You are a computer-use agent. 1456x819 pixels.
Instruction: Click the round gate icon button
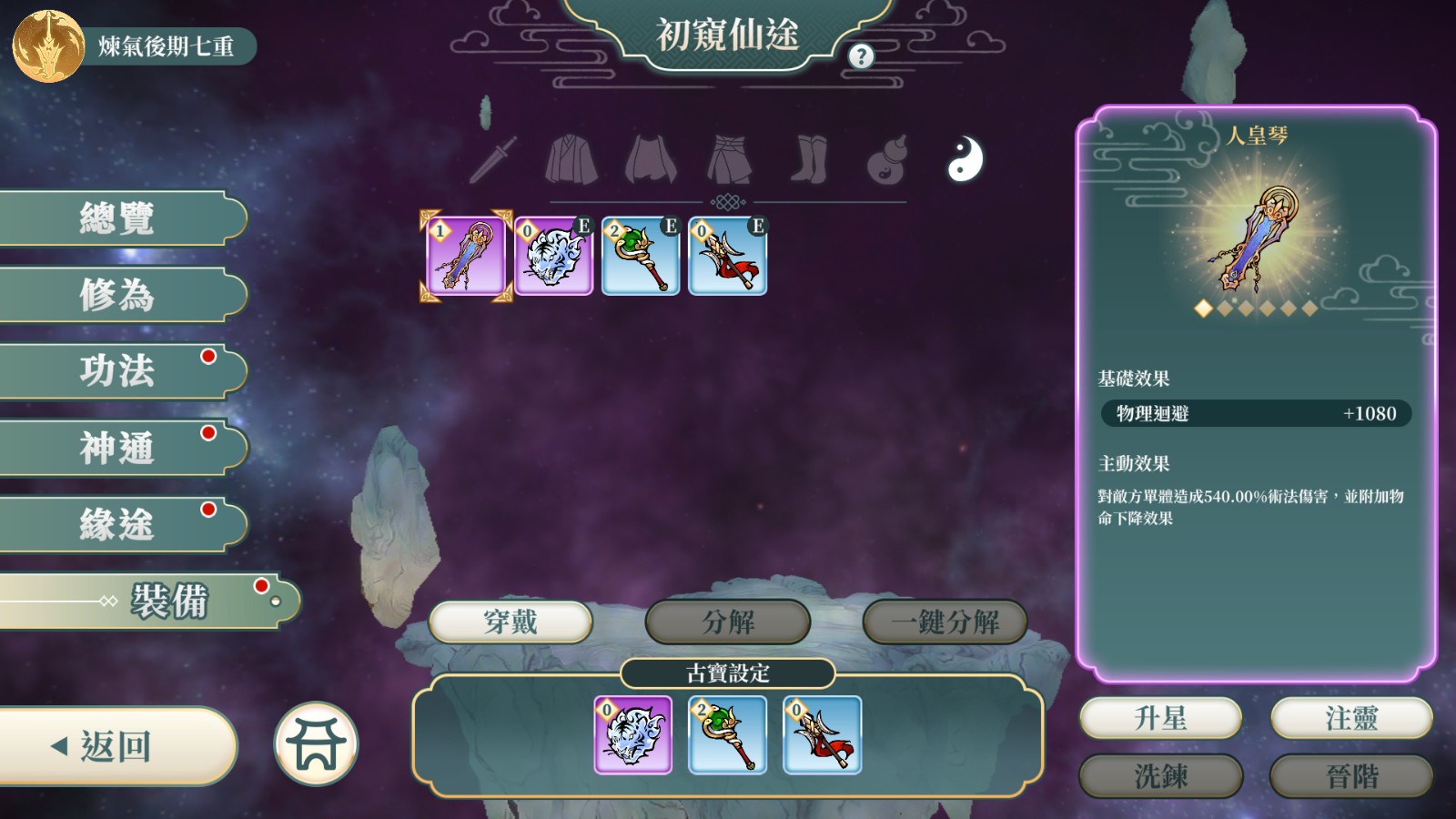click(x=316, y=743)
